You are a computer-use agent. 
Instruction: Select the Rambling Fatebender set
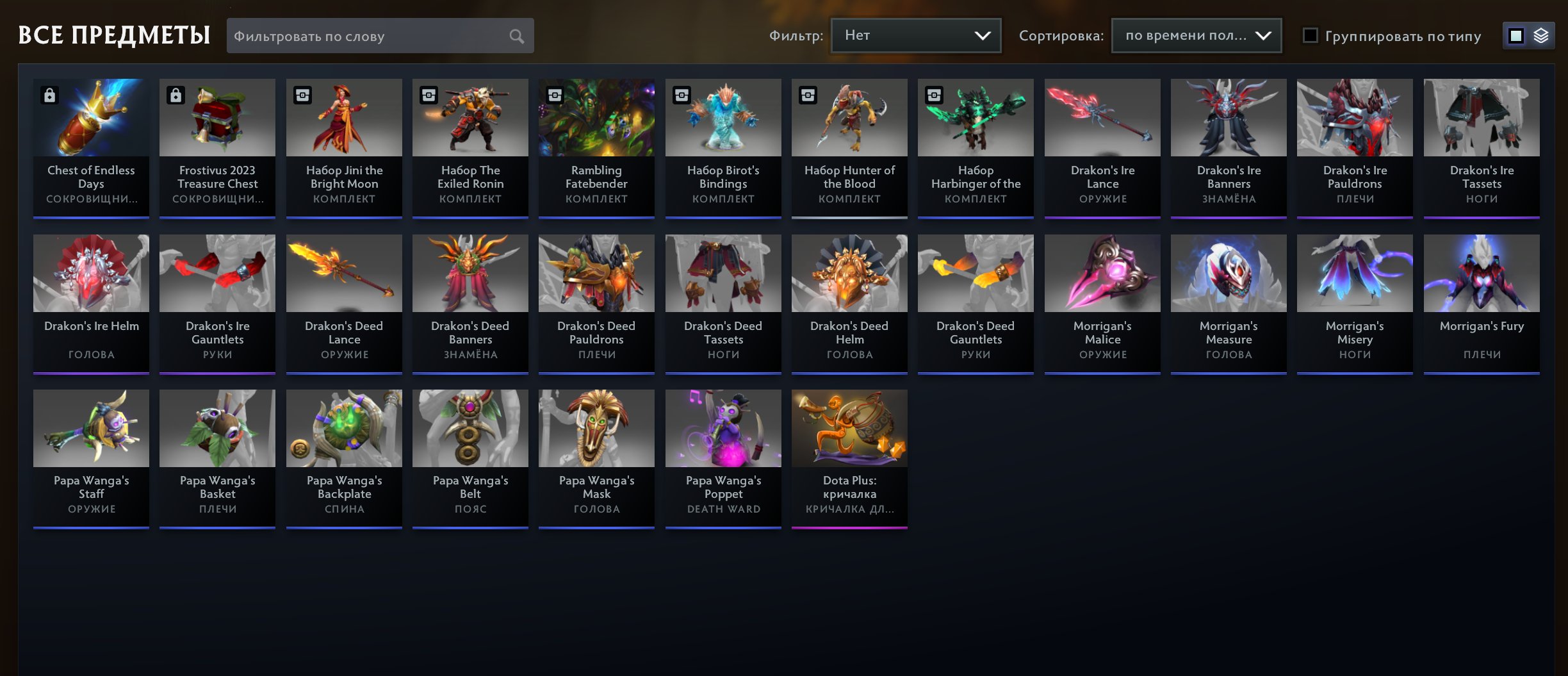click(596, 147)
